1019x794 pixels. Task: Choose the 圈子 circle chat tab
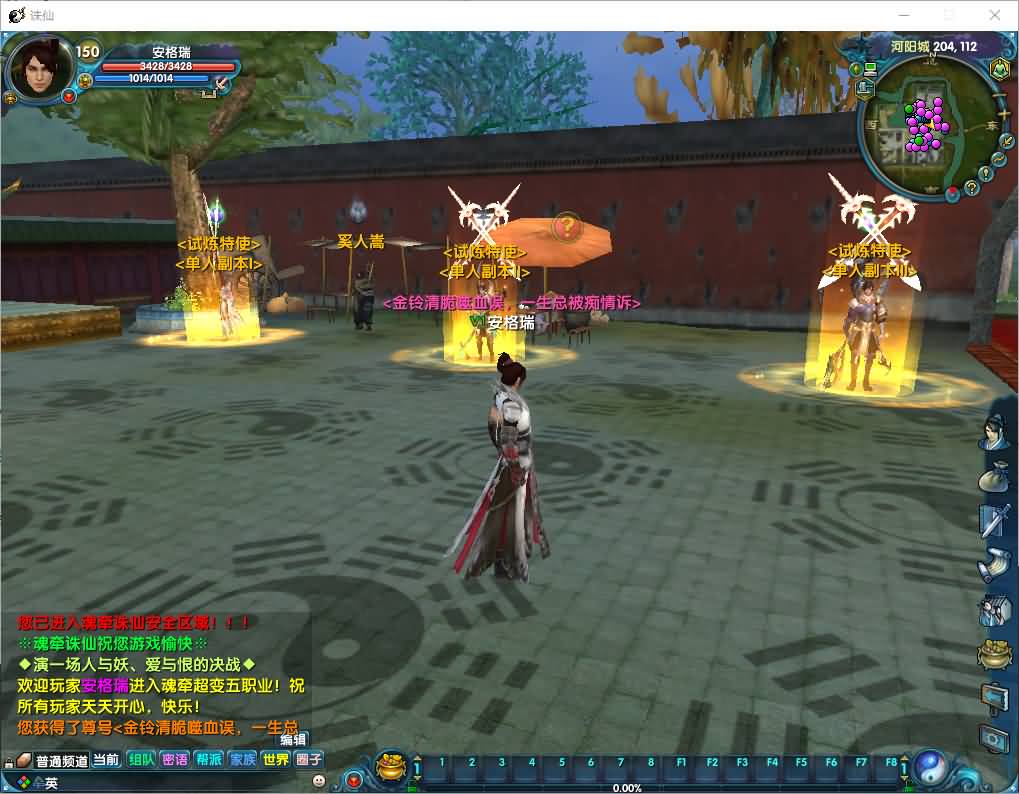click(x=309, y=760)
